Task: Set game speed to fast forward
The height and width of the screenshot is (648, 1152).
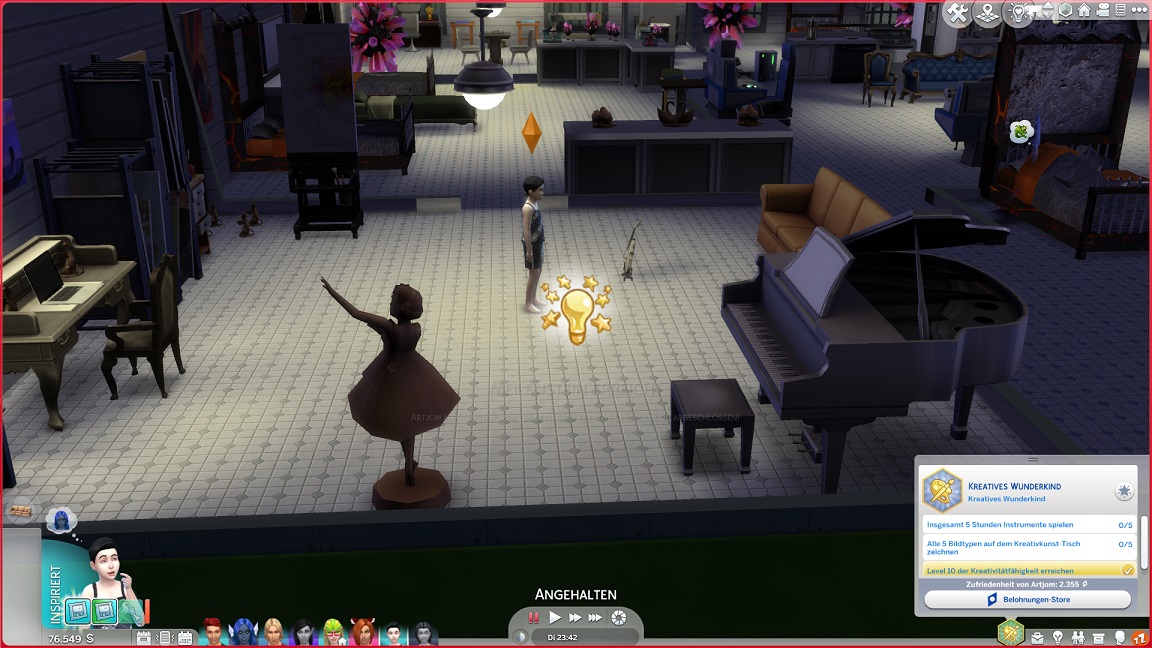Action: click(575, 618)
